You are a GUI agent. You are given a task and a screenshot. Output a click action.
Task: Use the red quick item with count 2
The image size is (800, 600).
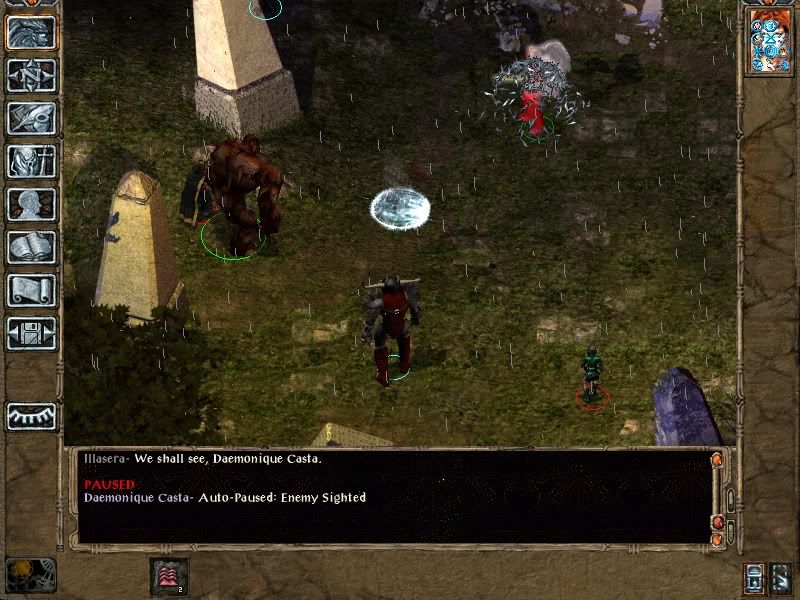168,576
